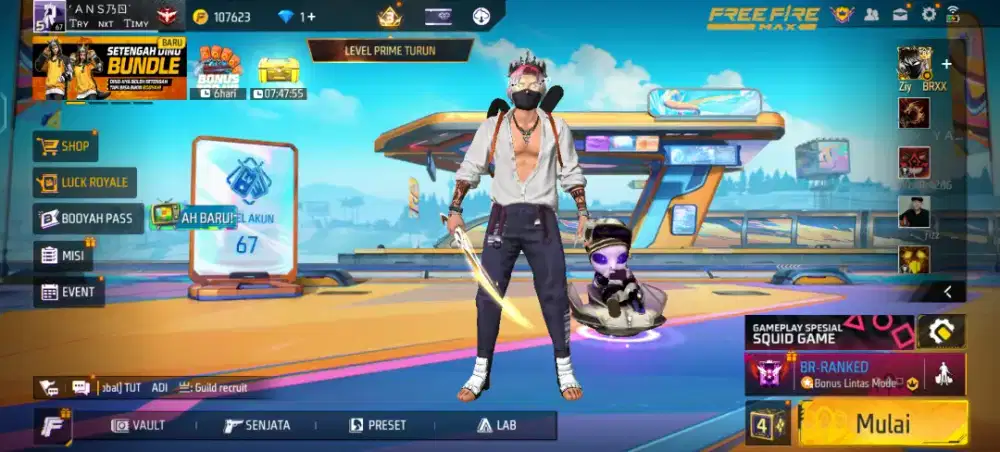
Task: Tap the yellow Mulai start button
Action: tap(883, 423)
